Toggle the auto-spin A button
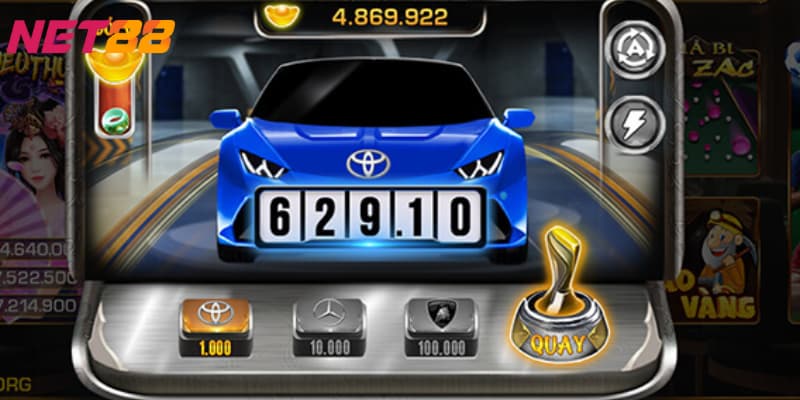Screen dimensions: 800x400 pos(633,47)
